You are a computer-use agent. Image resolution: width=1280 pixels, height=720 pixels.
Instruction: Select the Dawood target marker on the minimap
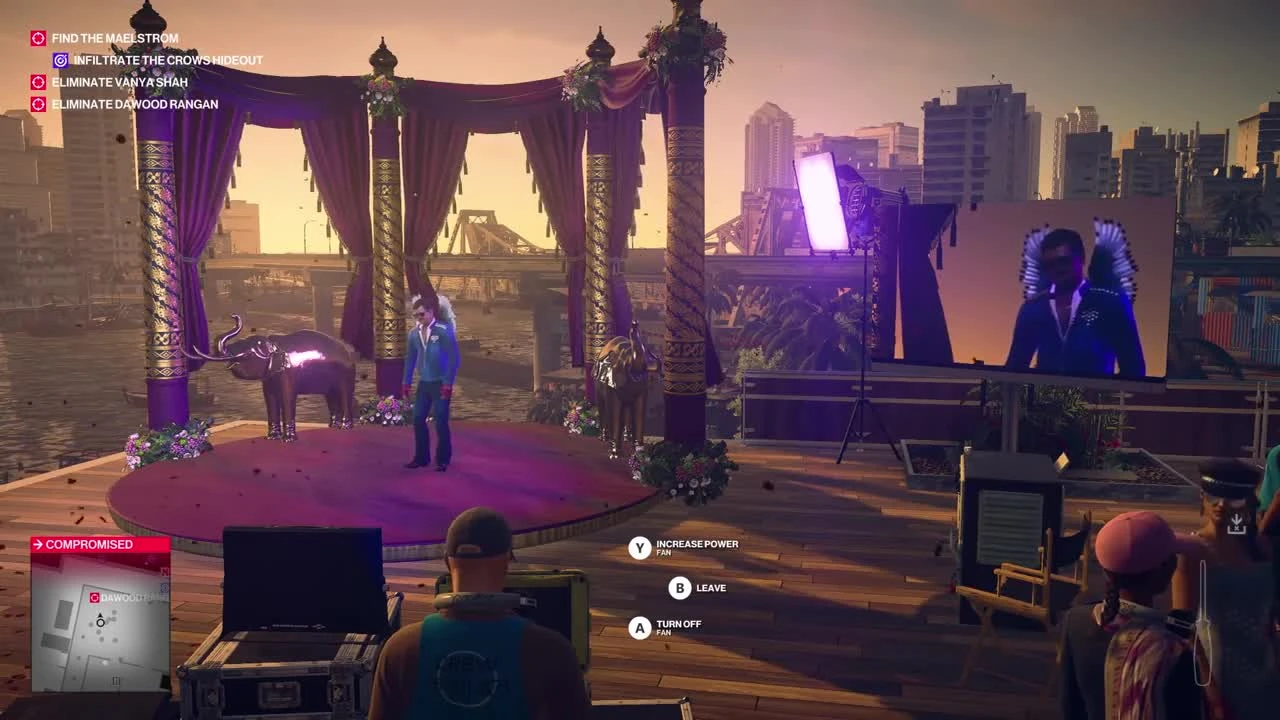93,597
